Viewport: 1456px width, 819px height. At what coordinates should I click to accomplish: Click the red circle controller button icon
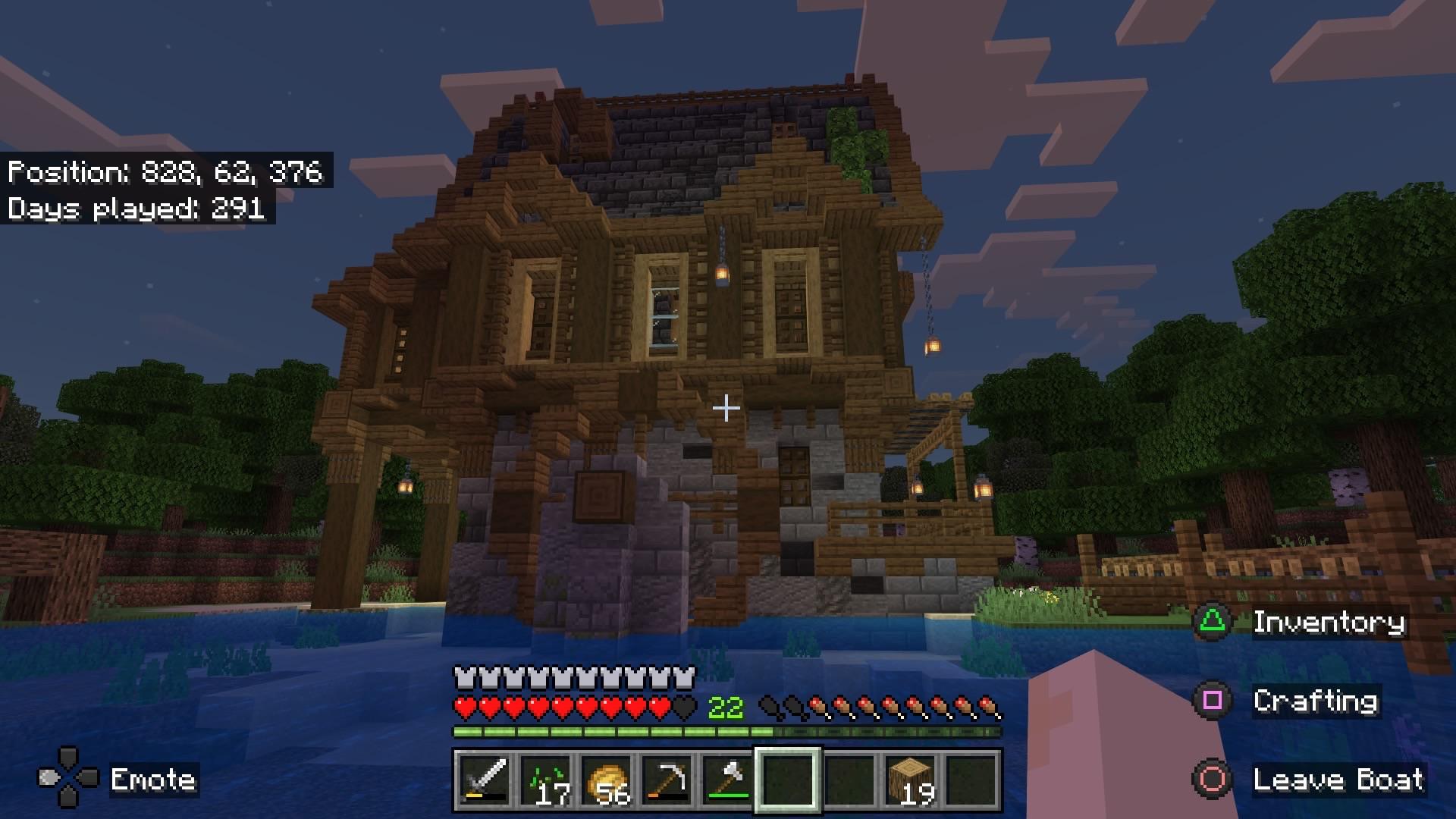pyautogui.click(x=1211, y=780)
